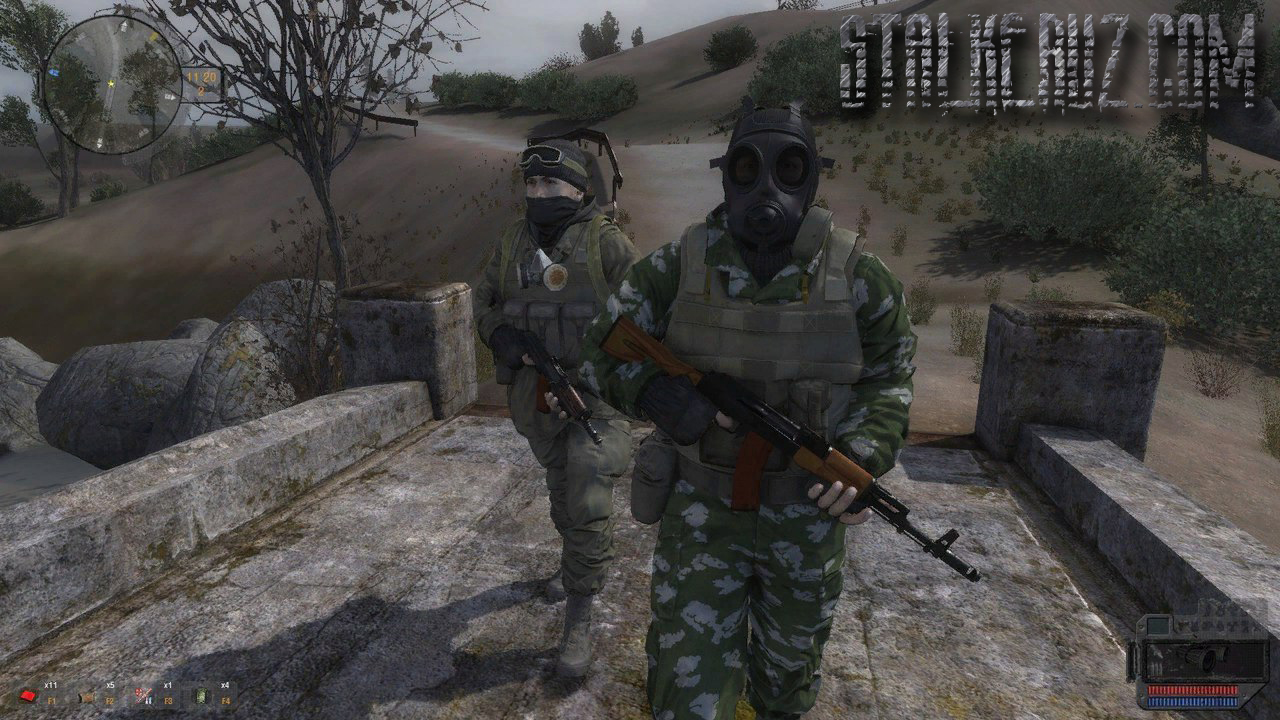
Task: Select the blue arrow marker on the minimap
Action: point(54,71)
